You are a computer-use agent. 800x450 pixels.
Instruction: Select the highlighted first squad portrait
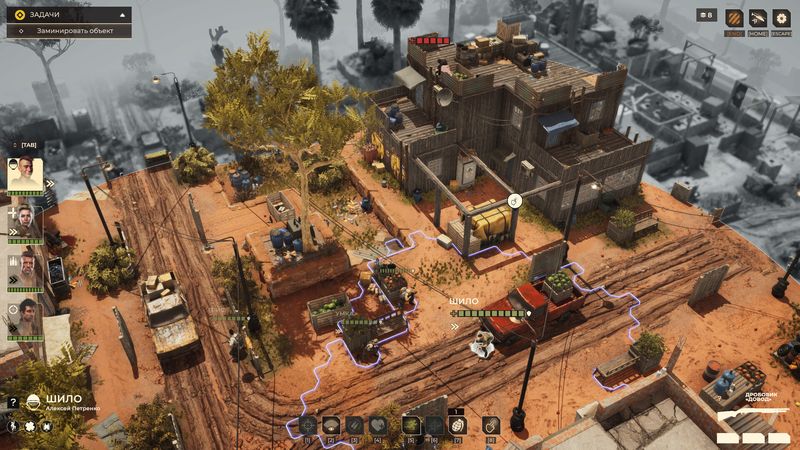click(x=26, y=175)
